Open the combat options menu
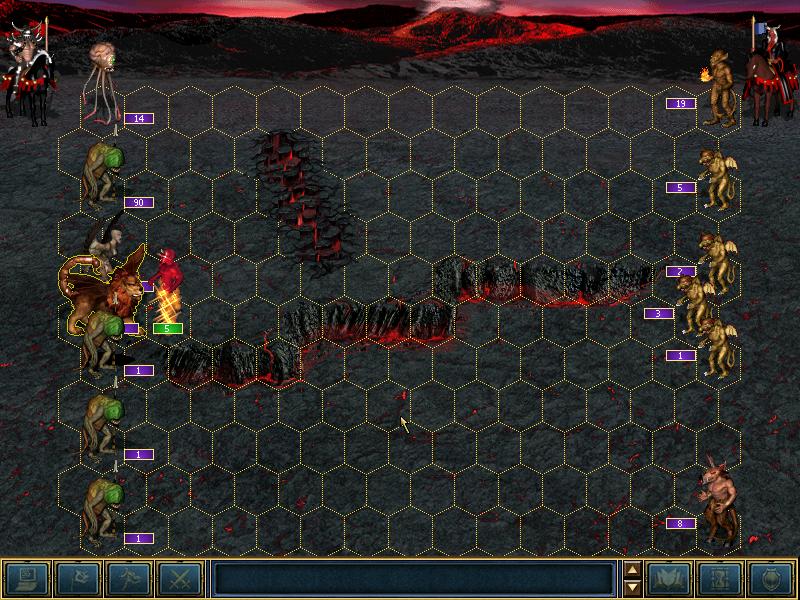 (26, 578)
